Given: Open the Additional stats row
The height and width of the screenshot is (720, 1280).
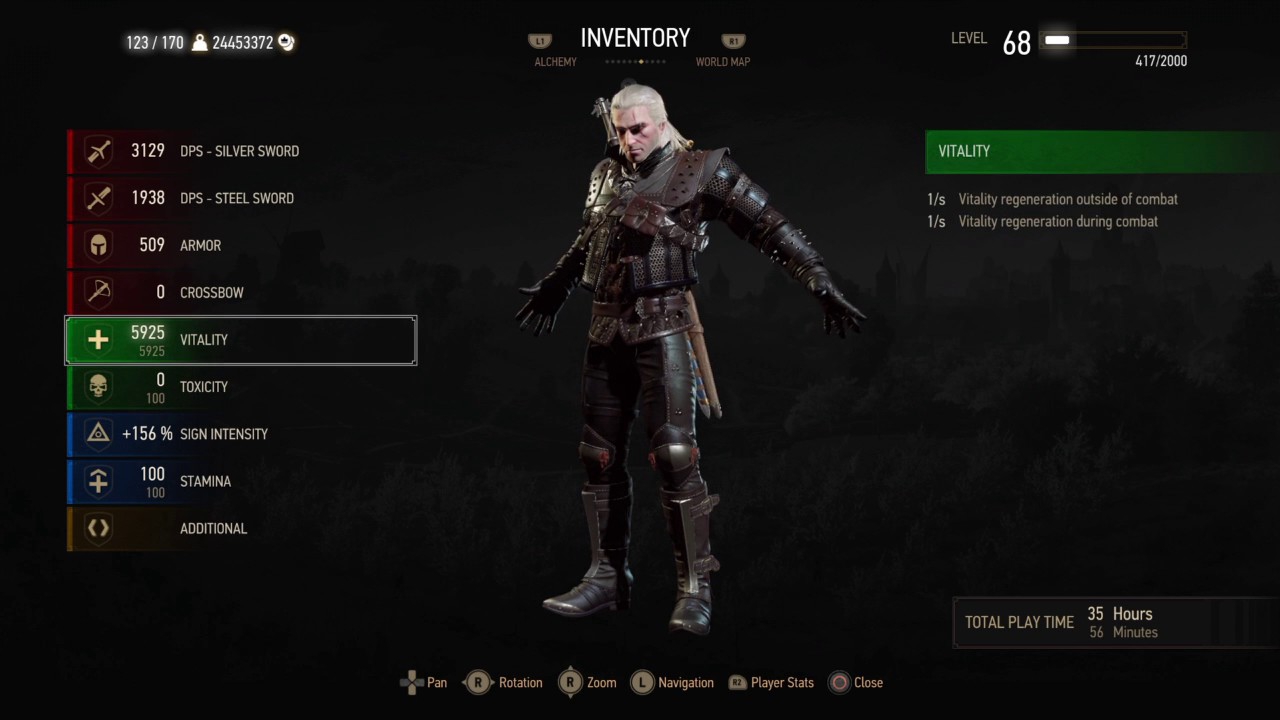Looking at the screenshot, I should (240, 528).
